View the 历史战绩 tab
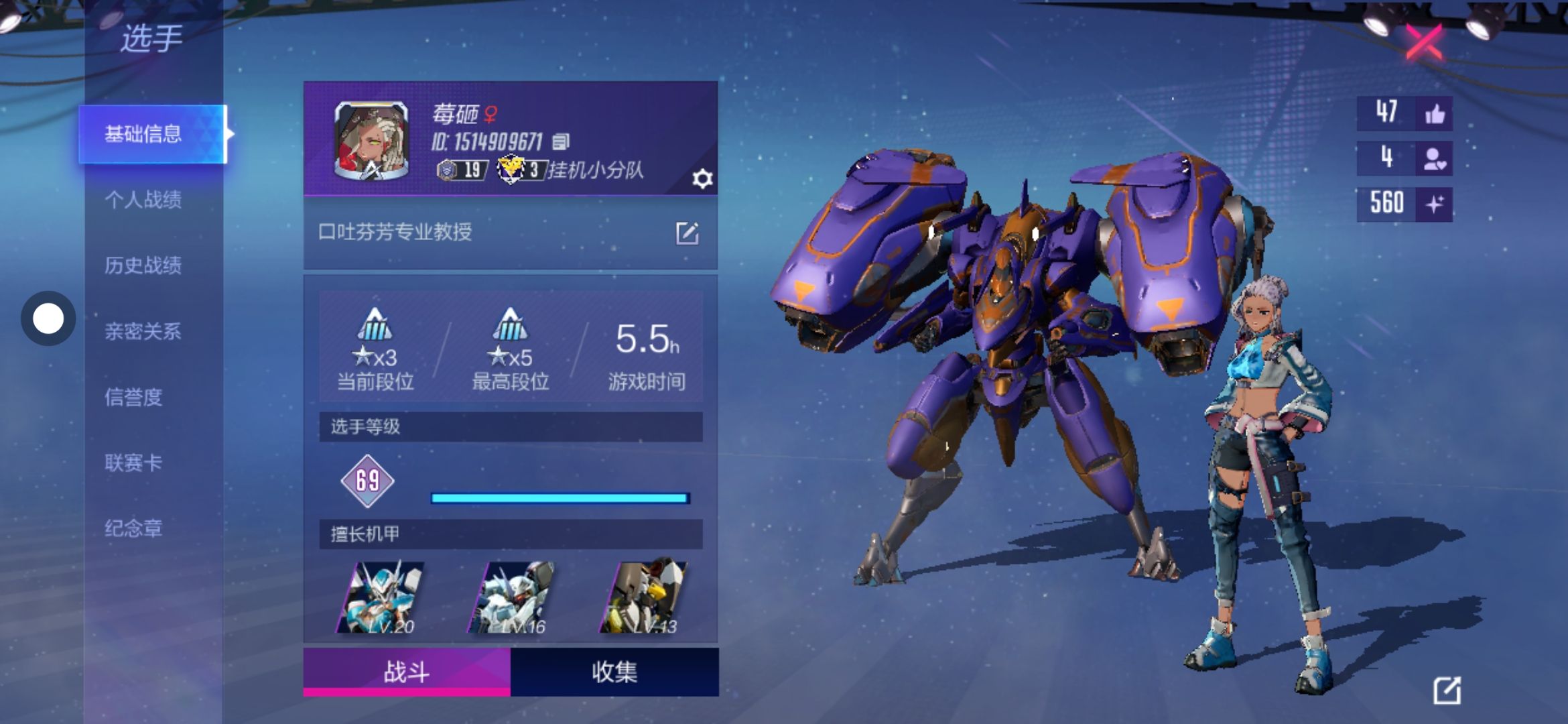This screenshot has height=724, width=1568. (x=143, y=265)
